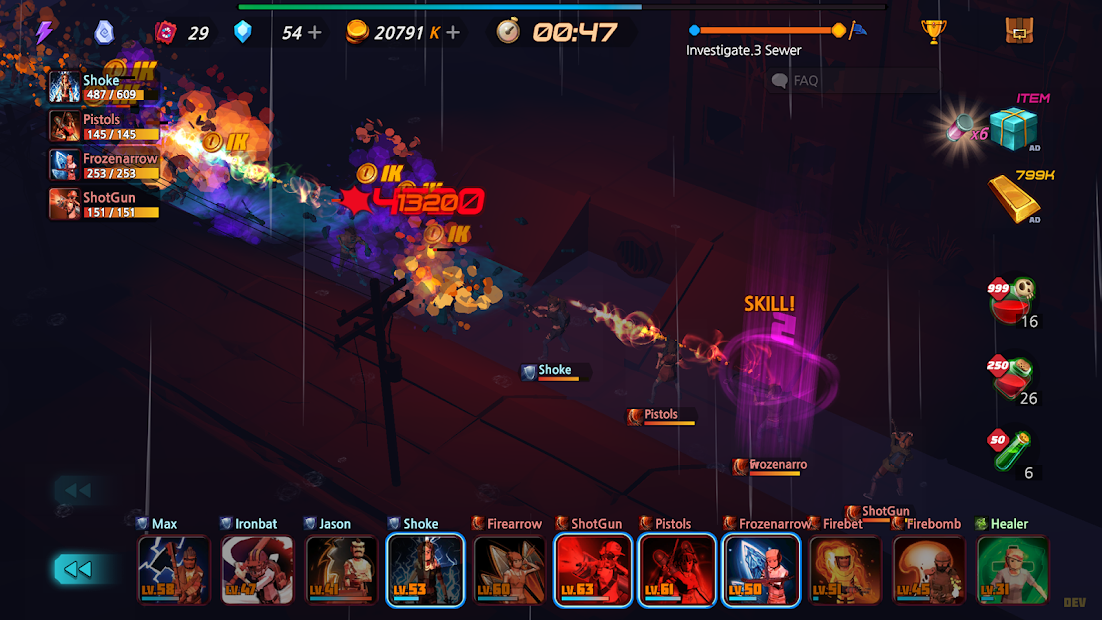Click the Frozenarrow hero card in the bottom bar
The image size is (1102, 620).
coord(762,570)
